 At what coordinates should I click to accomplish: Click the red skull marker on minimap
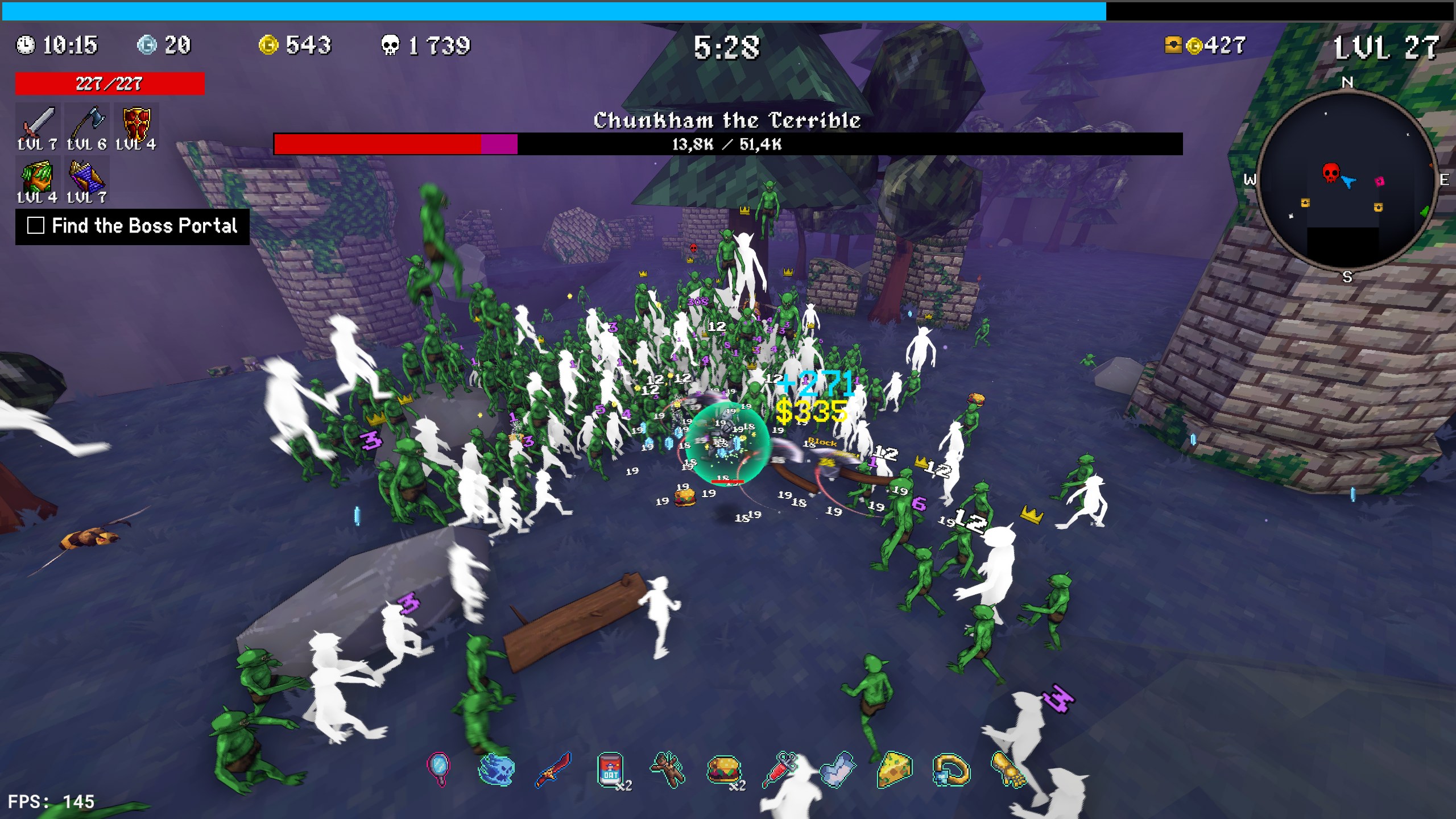point(1330,172)
